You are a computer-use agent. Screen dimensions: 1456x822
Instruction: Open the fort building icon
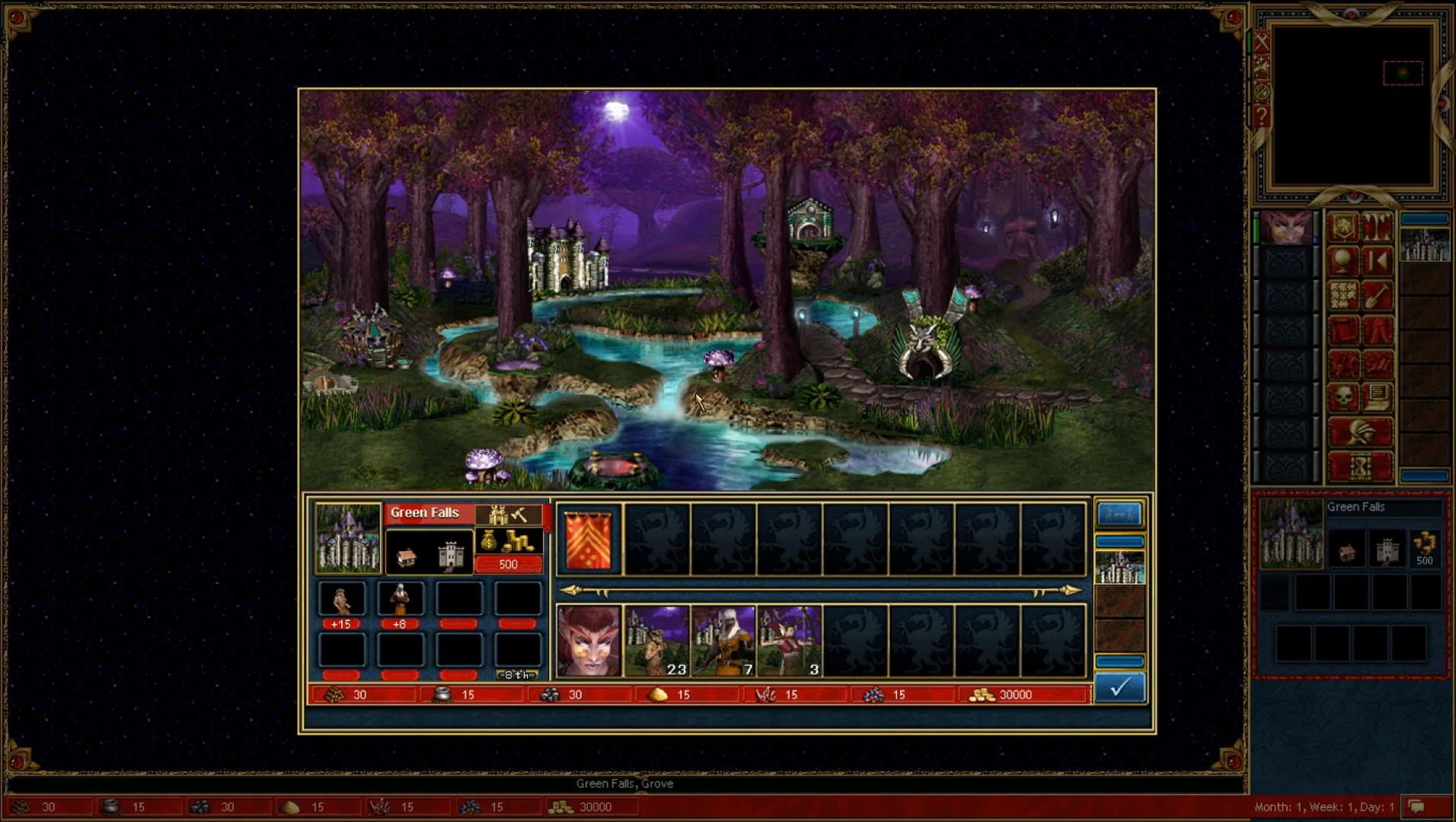pos(451,556)
